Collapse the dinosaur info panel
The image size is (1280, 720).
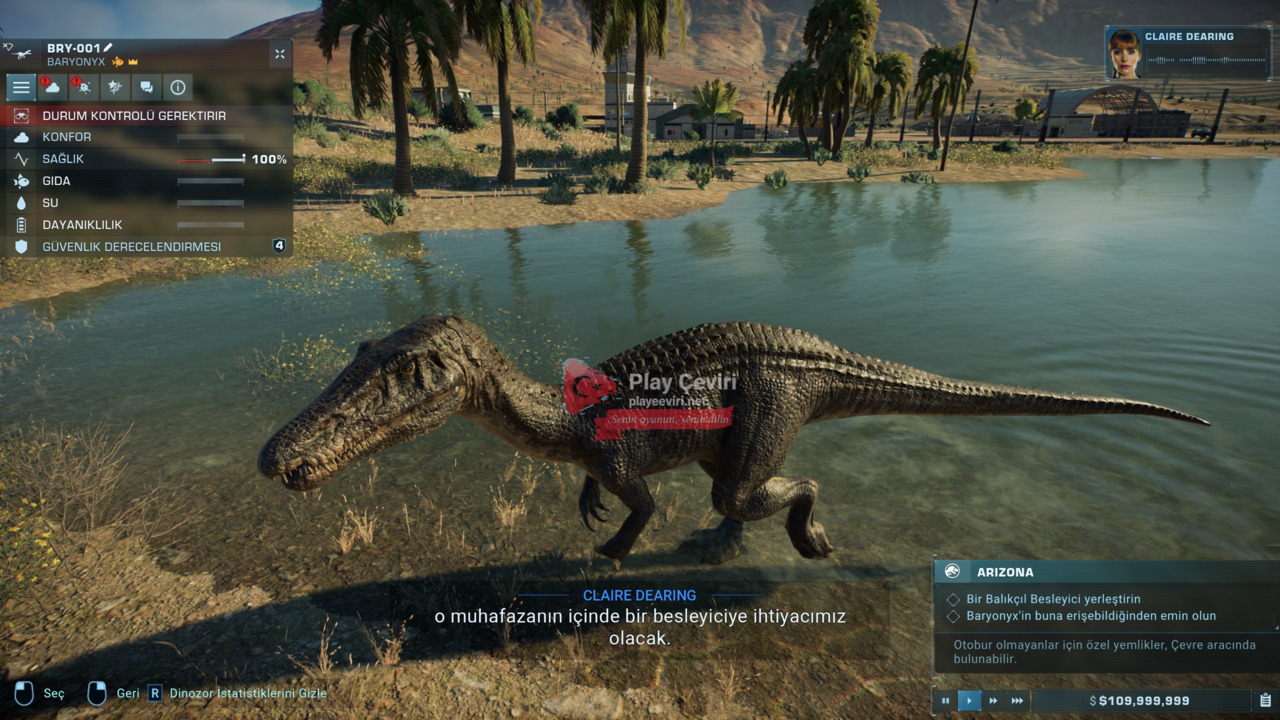[279, 54]
